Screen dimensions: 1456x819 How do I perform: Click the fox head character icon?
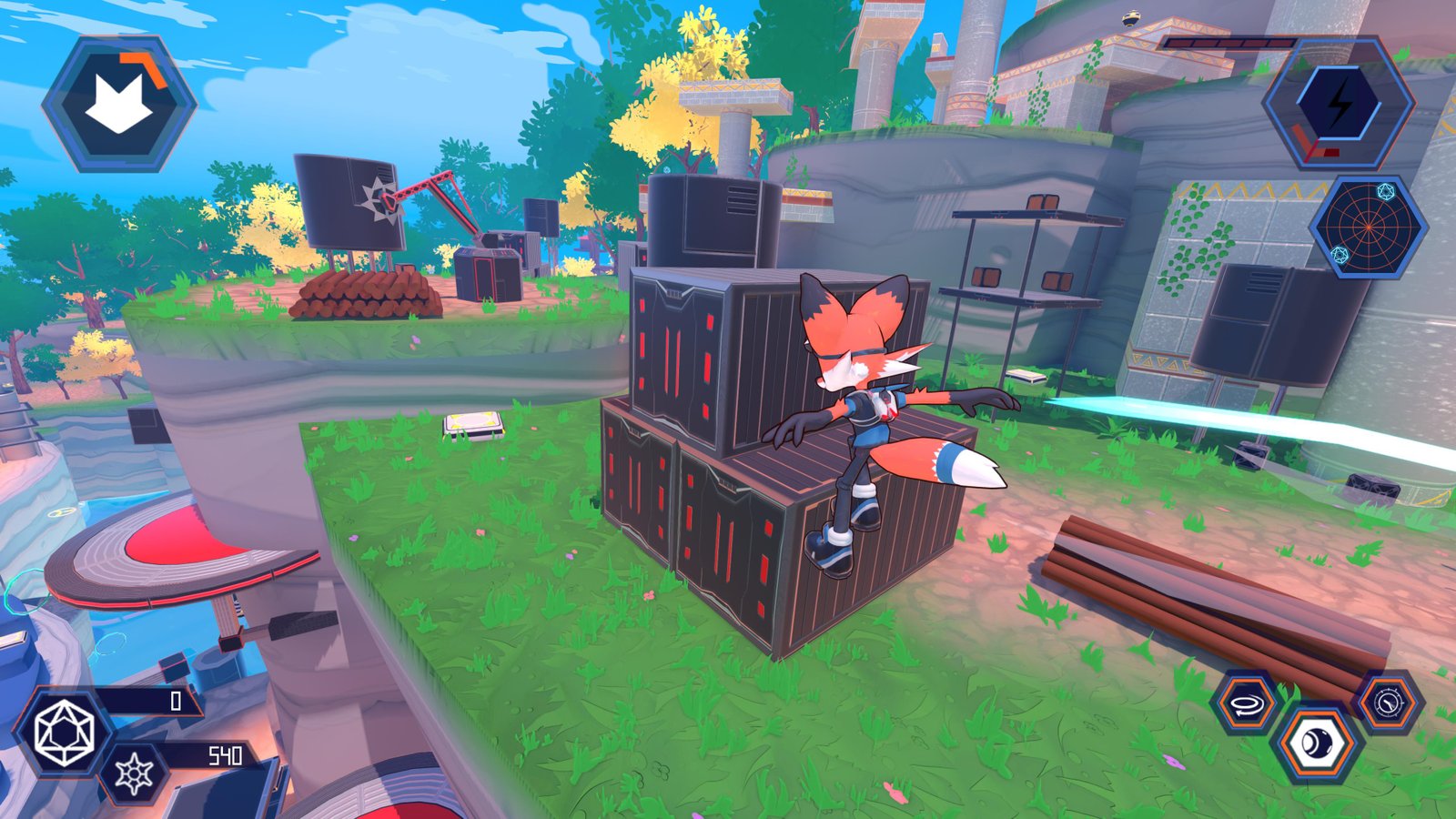118,103
